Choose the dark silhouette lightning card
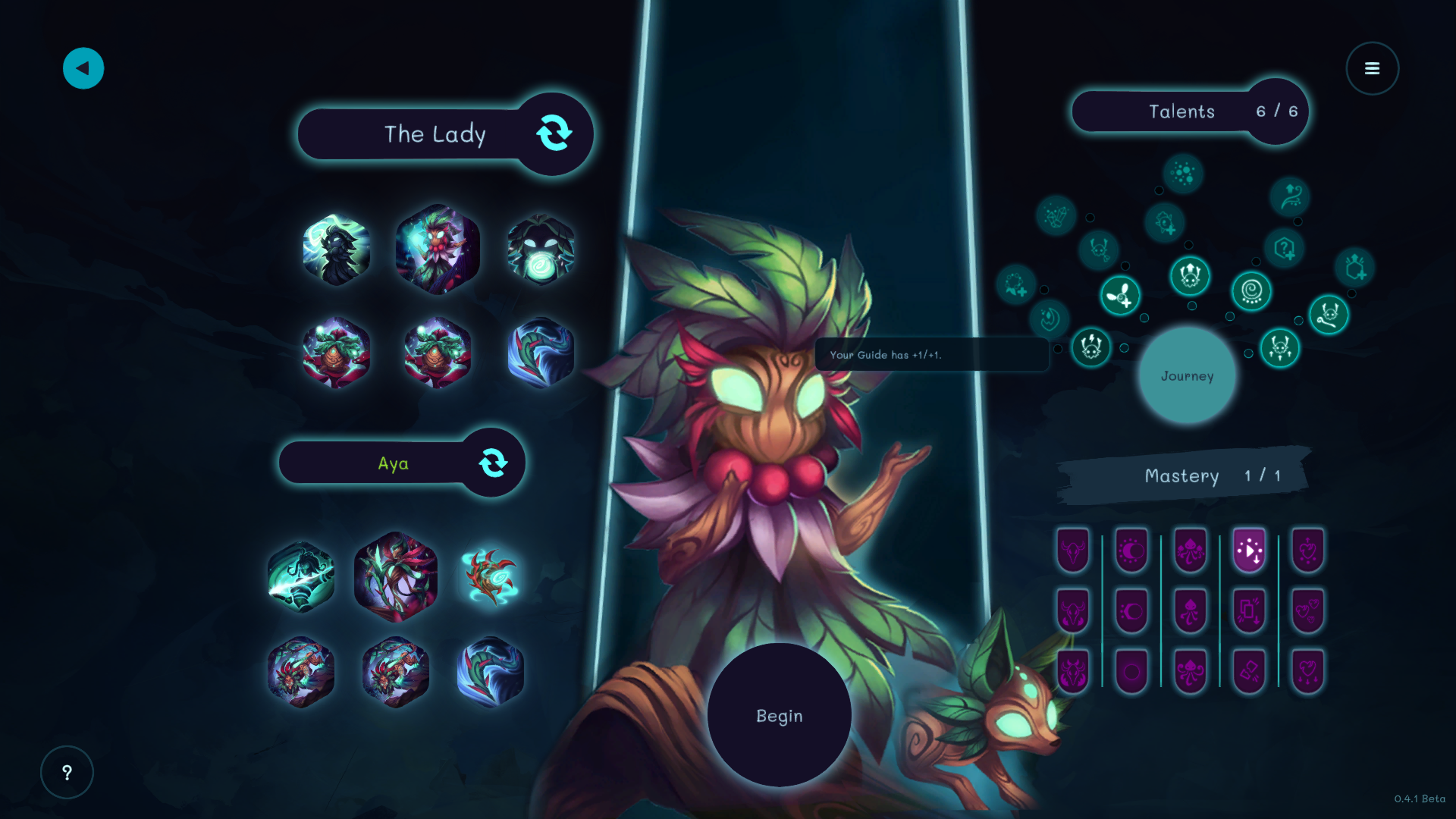Viewport: 1456px width, 819px height. tap(336, 250)
